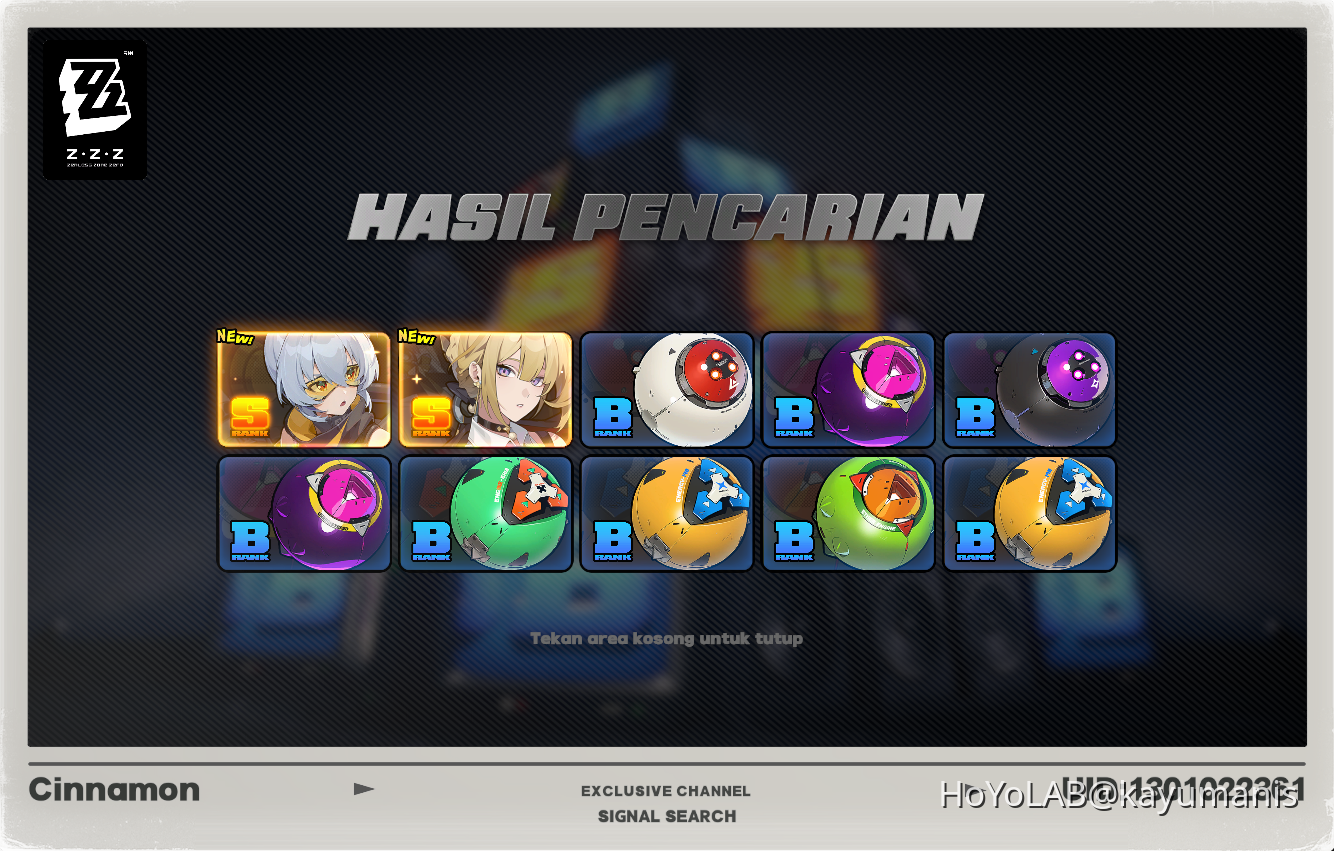
Task: Toggle the NEW badge on blonde character card
Action: coord(416,338)
